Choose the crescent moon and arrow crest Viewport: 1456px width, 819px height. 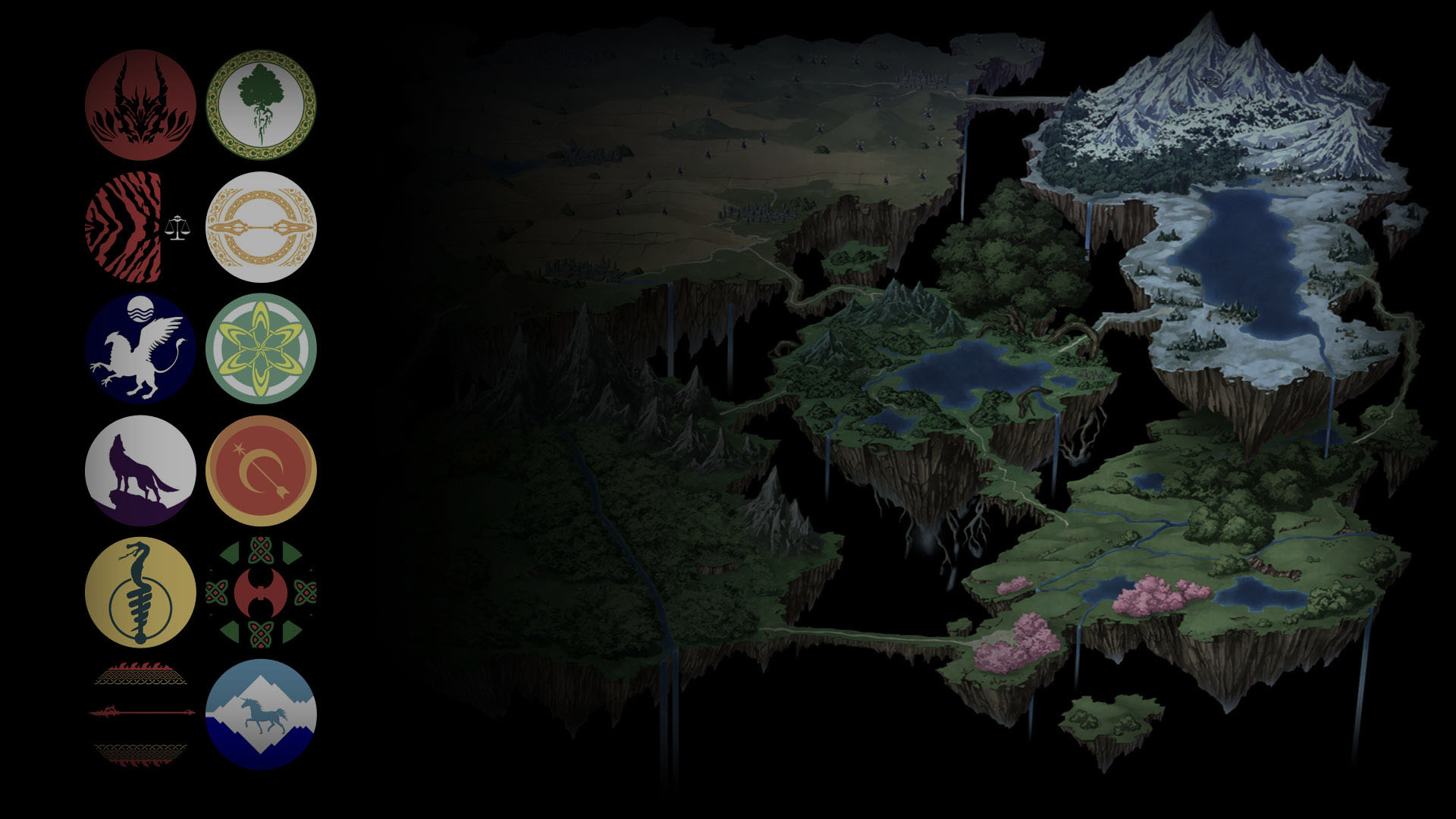261,471
